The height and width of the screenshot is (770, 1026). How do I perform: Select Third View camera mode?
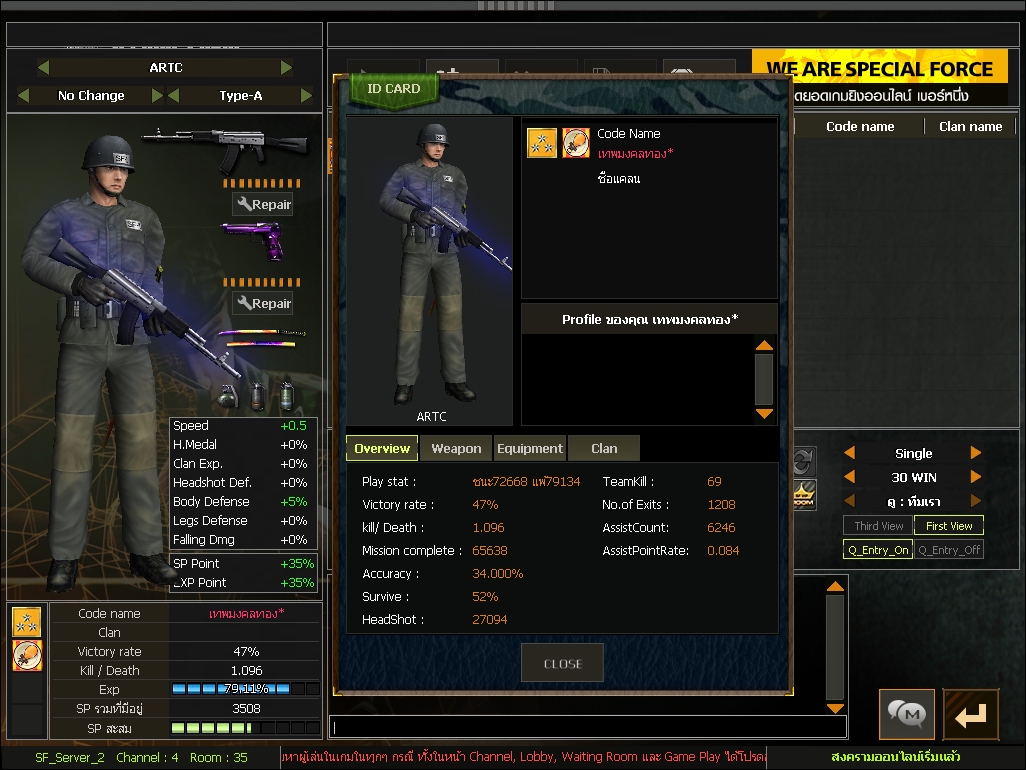point(879,526)
